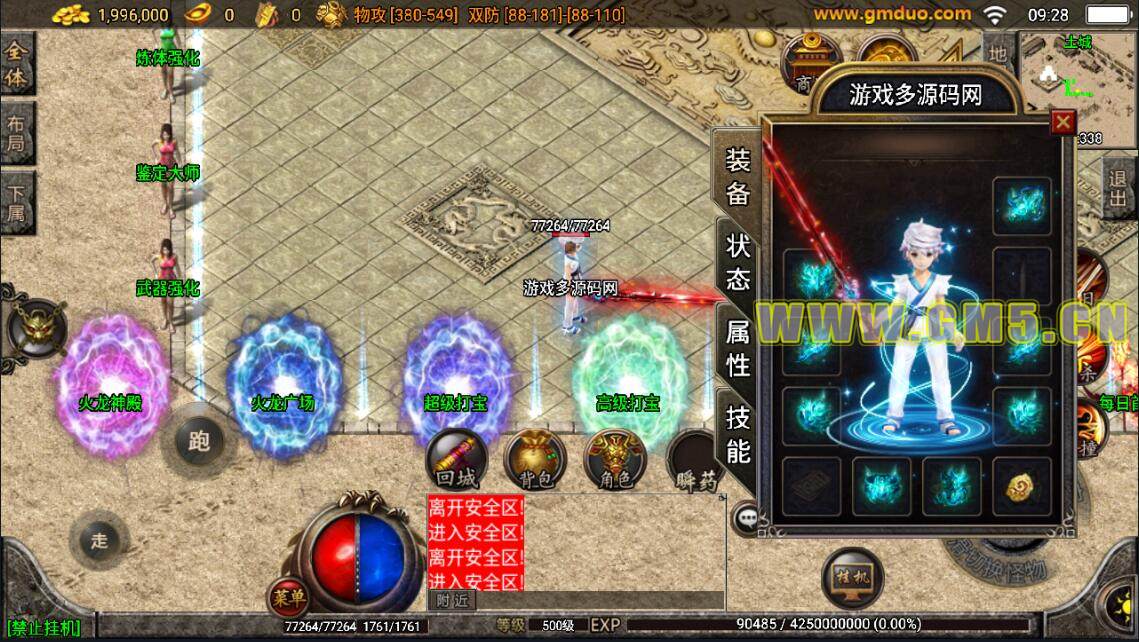This screenshot has height=642, width=1139.
Task: Select the gold ornament equipment slot
Action: point(1022,486)
